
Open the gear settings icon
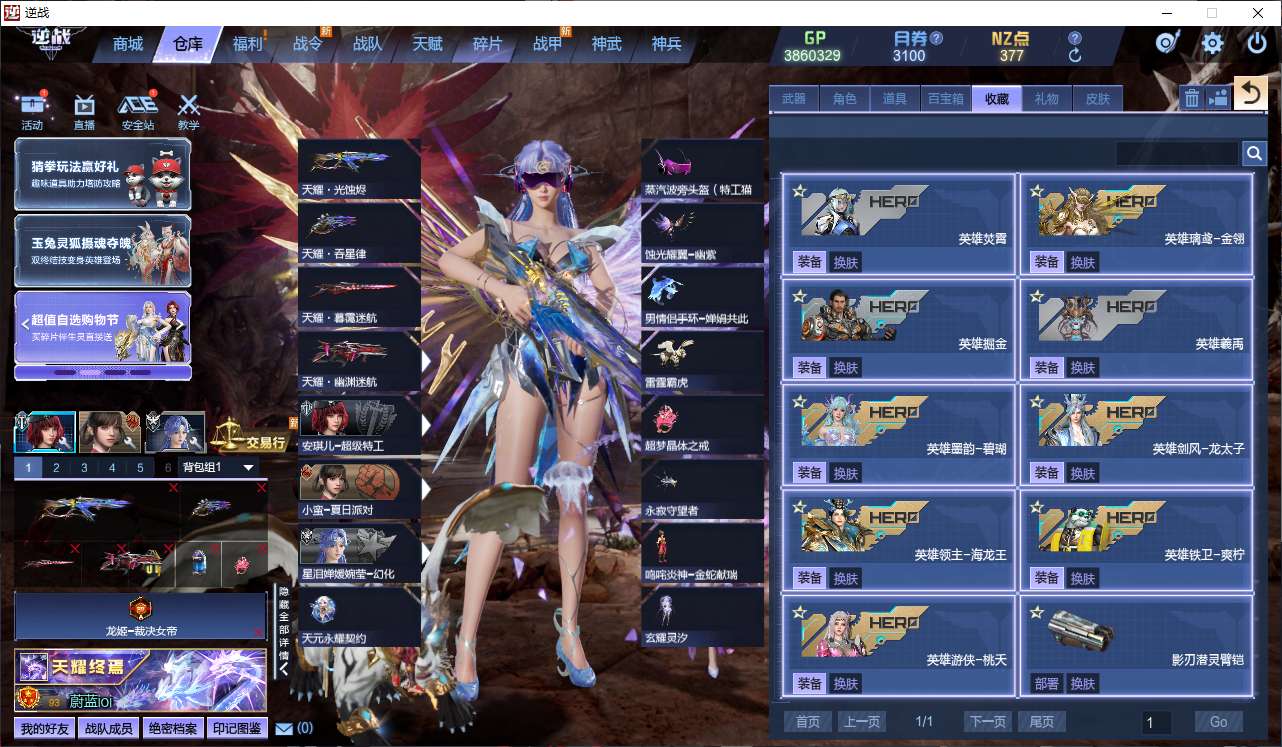click(x=1212, y=43)
